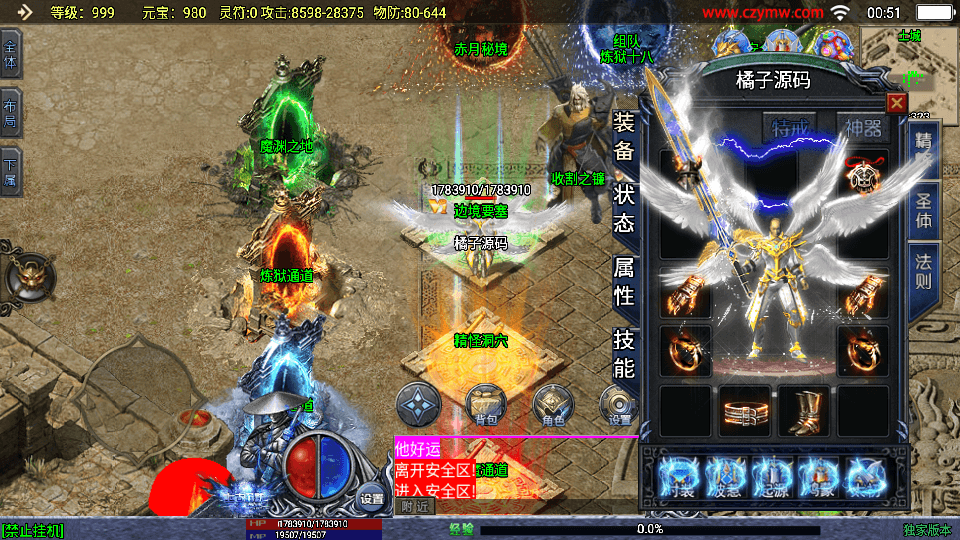Image resolution: width=960 pixels, height=540 pixels.
Task: Select the equipped belt slot
Action: (x=745, y=411)
